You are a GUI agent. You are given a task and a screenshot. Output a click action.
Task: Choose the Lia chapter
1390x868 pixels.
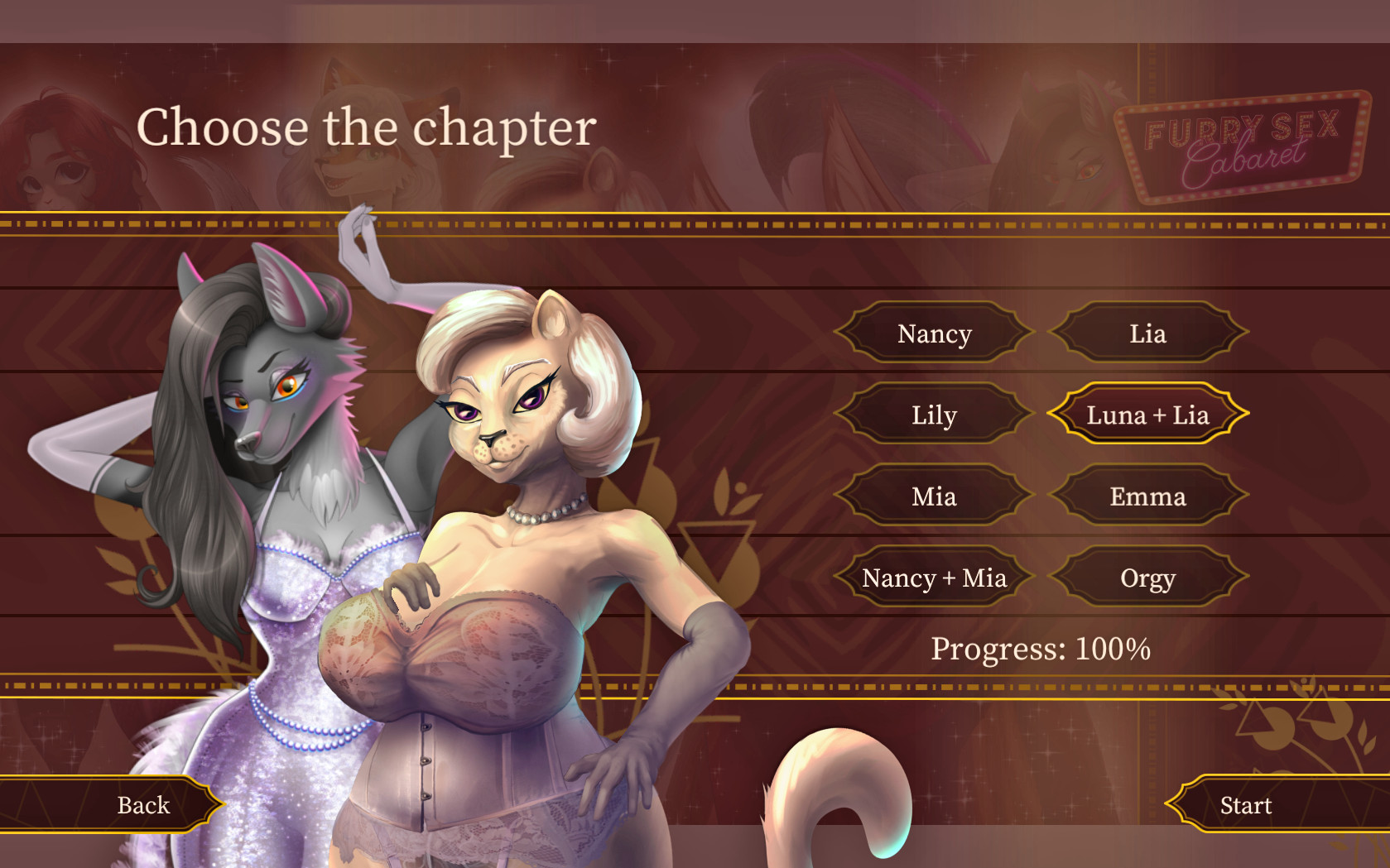click(1147, 333)
